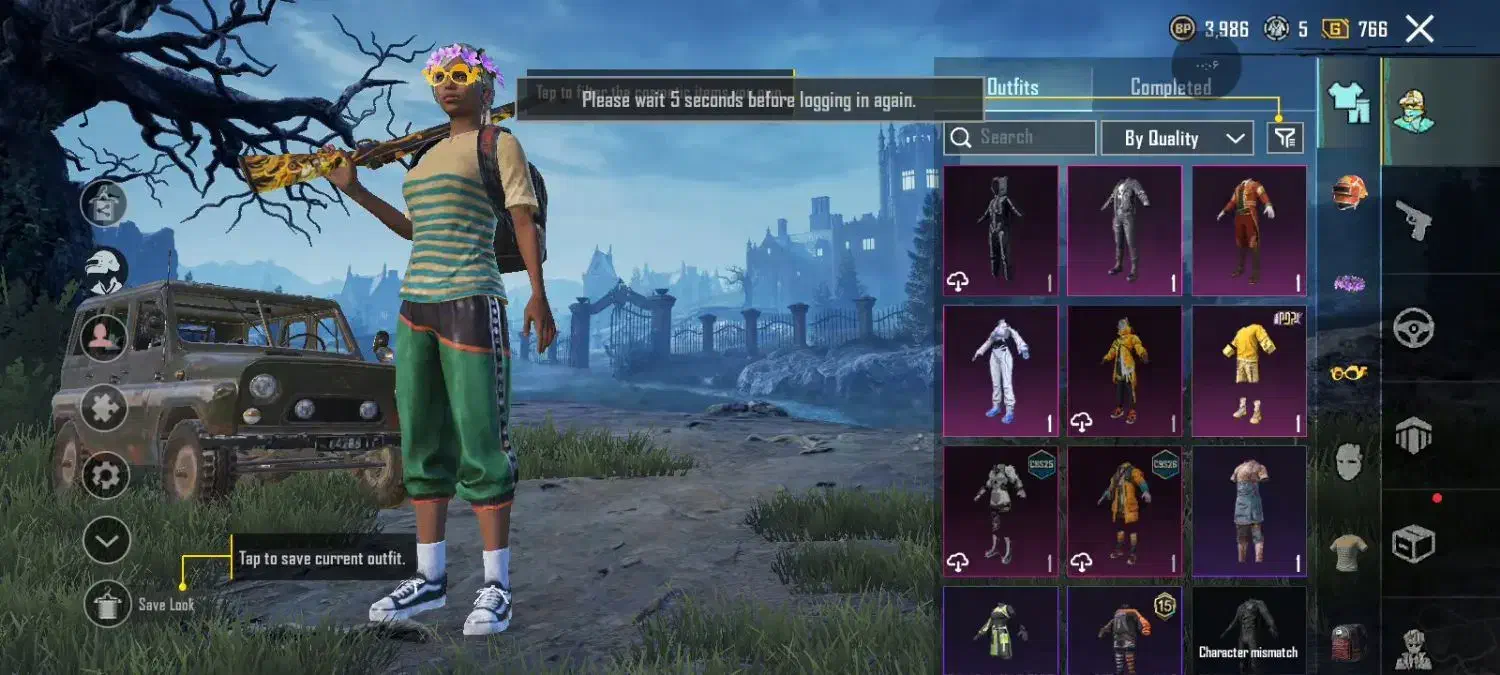This screenshot has height=675, width=1500.
Task: Select the blue apron dress outfit
Action: point(1249,510)
